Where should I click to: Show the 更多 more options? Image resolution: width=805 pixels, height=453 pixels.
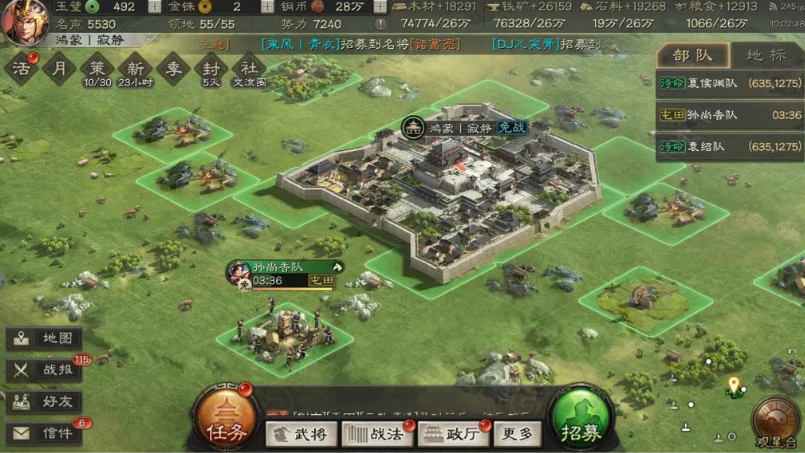click(517, 434)
